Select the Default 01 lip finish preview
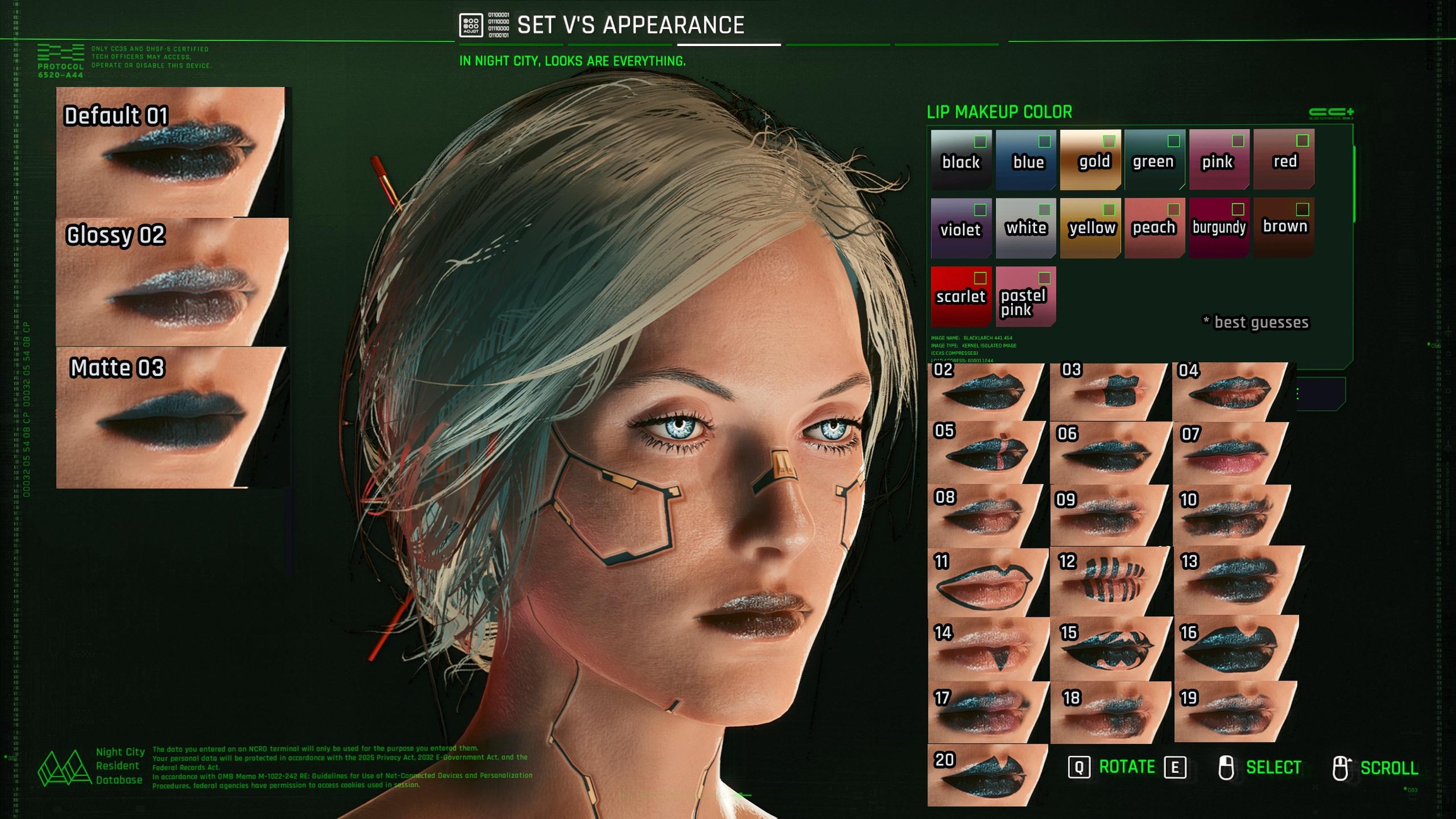The image size is (1456, 819). point(171,152)
